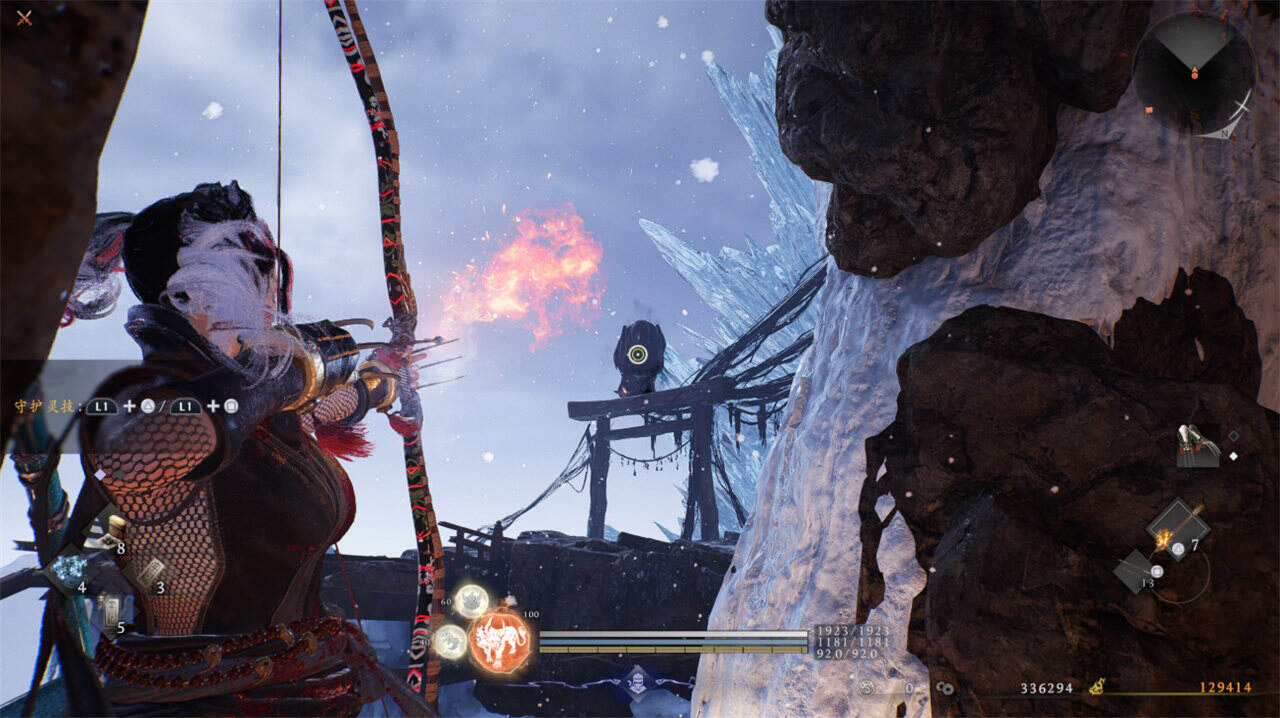Screen dimensions: 1280x718
Task: Select the upper white soul core orb
Action: [x=470, y=601]
